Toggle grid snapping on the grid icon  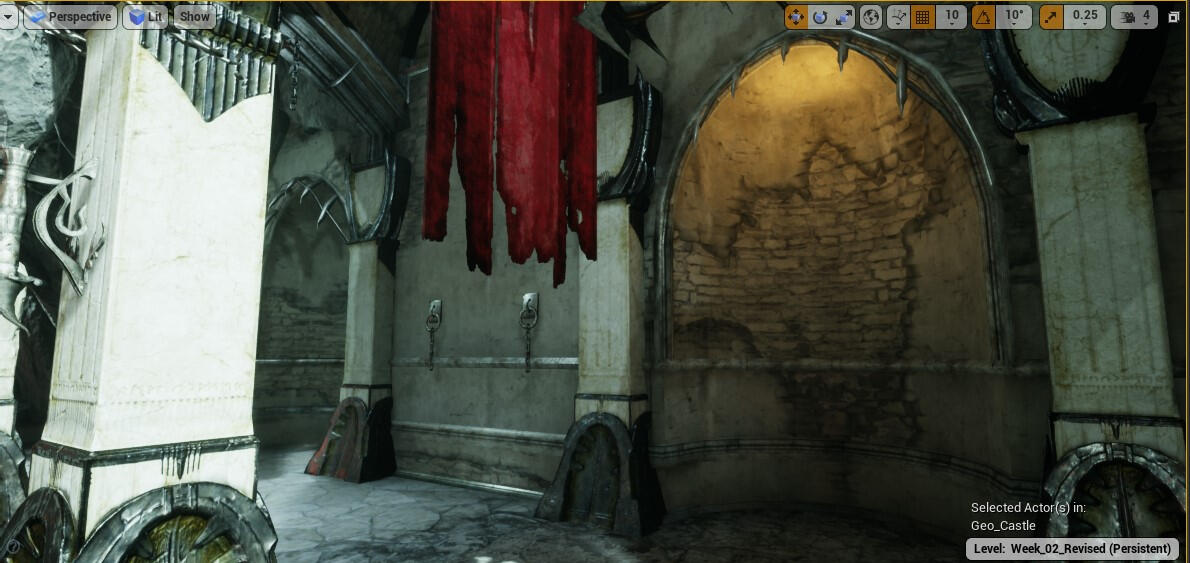[x=923, y=17]
